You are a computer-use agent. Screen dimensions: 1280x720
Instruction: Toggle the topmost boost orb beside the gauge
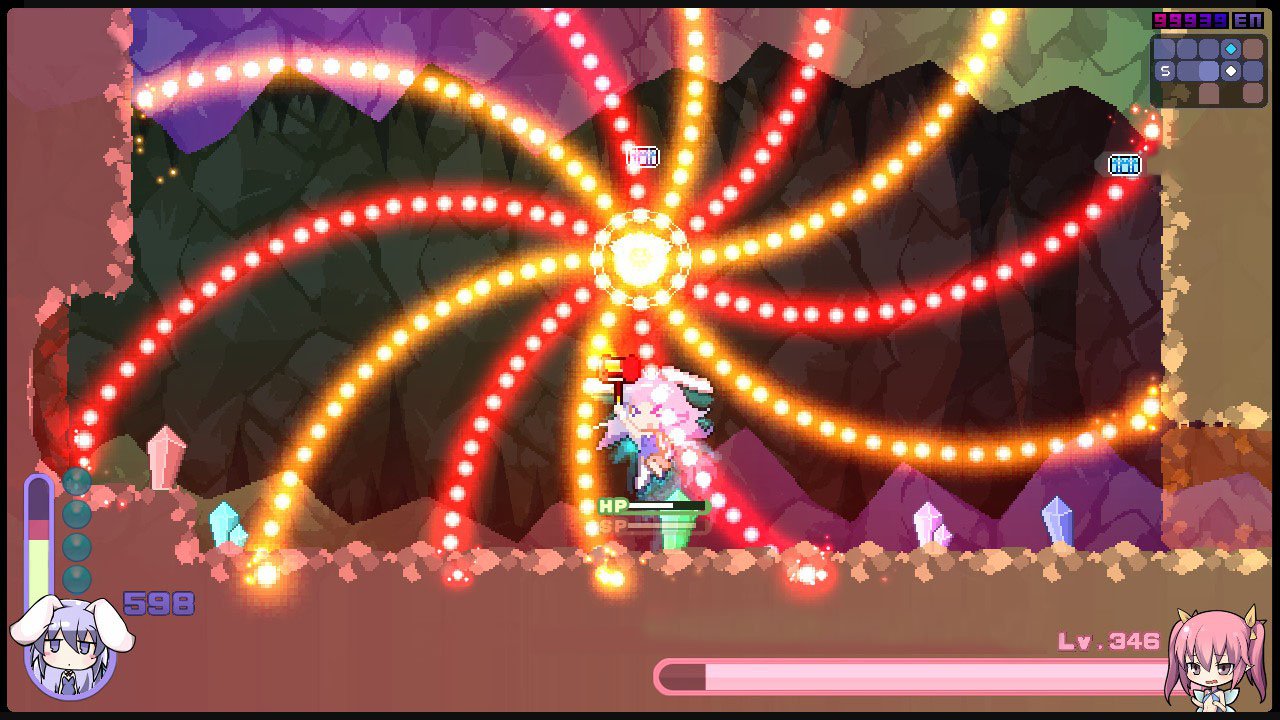(76, 482)
